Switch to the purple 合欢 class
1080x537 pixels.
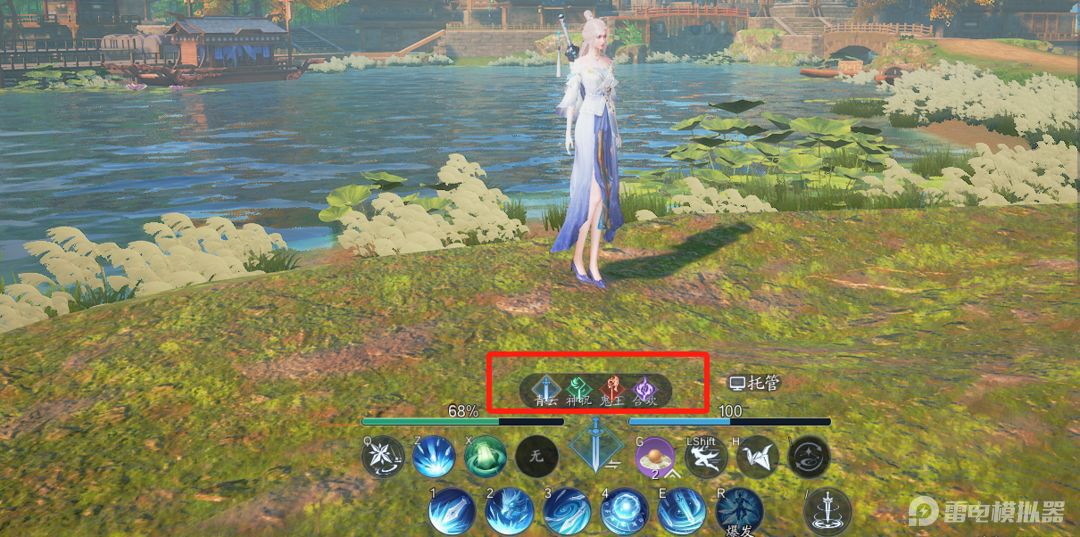click(x=645, y=389)
